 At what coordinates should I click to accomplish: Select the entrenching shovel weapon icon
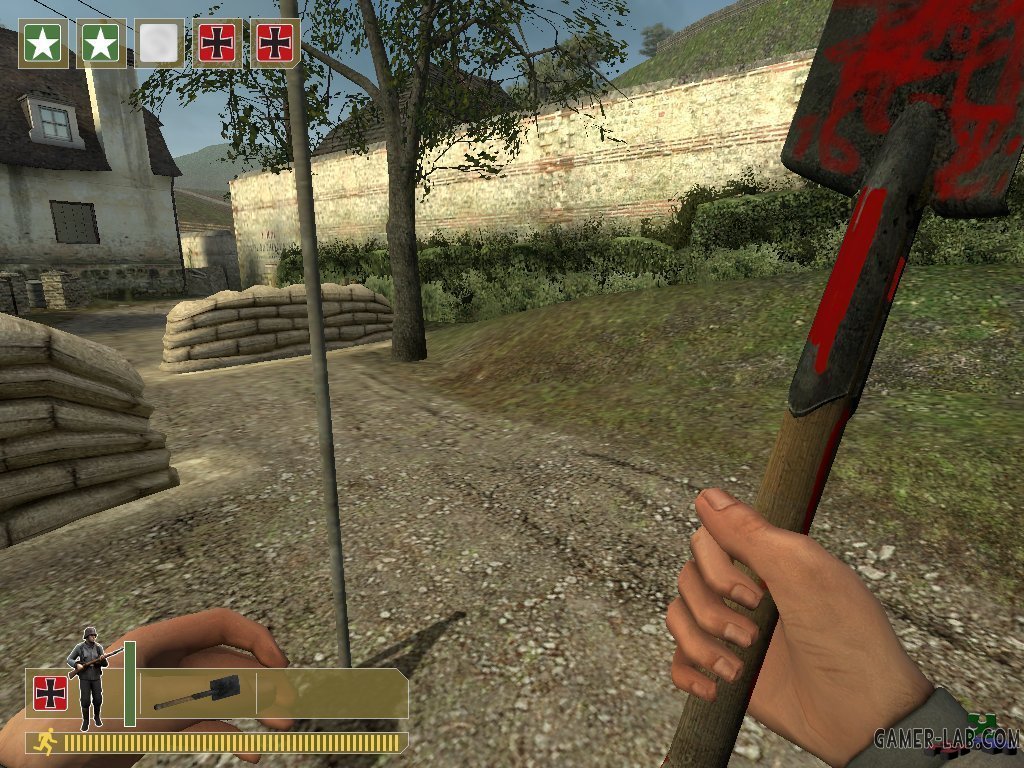pos(195,693)
